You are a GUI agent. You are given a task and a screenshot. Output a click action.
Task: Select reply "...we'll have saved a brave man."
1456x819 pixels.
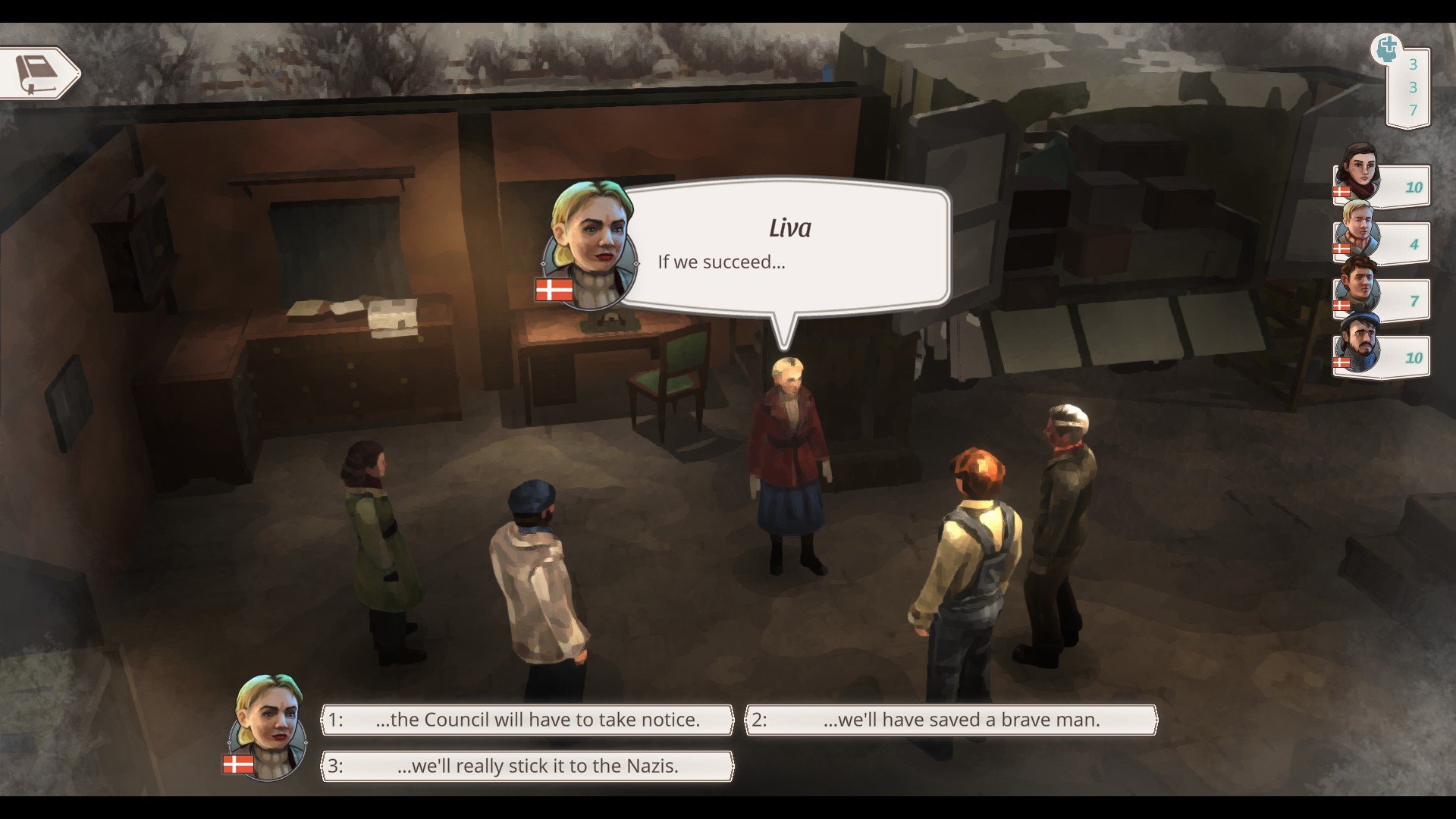(x=951, y=720)
